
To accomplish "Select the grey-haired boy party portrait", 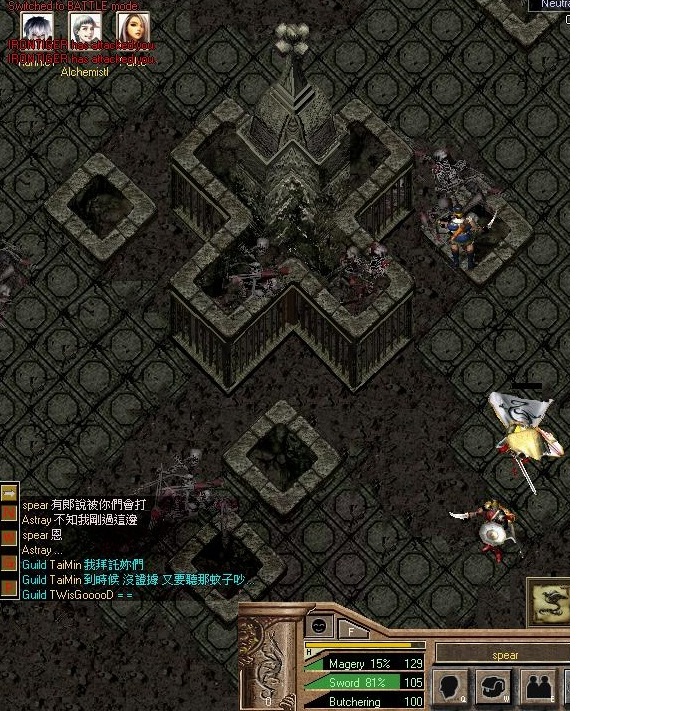I will click(x=85, y=29).
